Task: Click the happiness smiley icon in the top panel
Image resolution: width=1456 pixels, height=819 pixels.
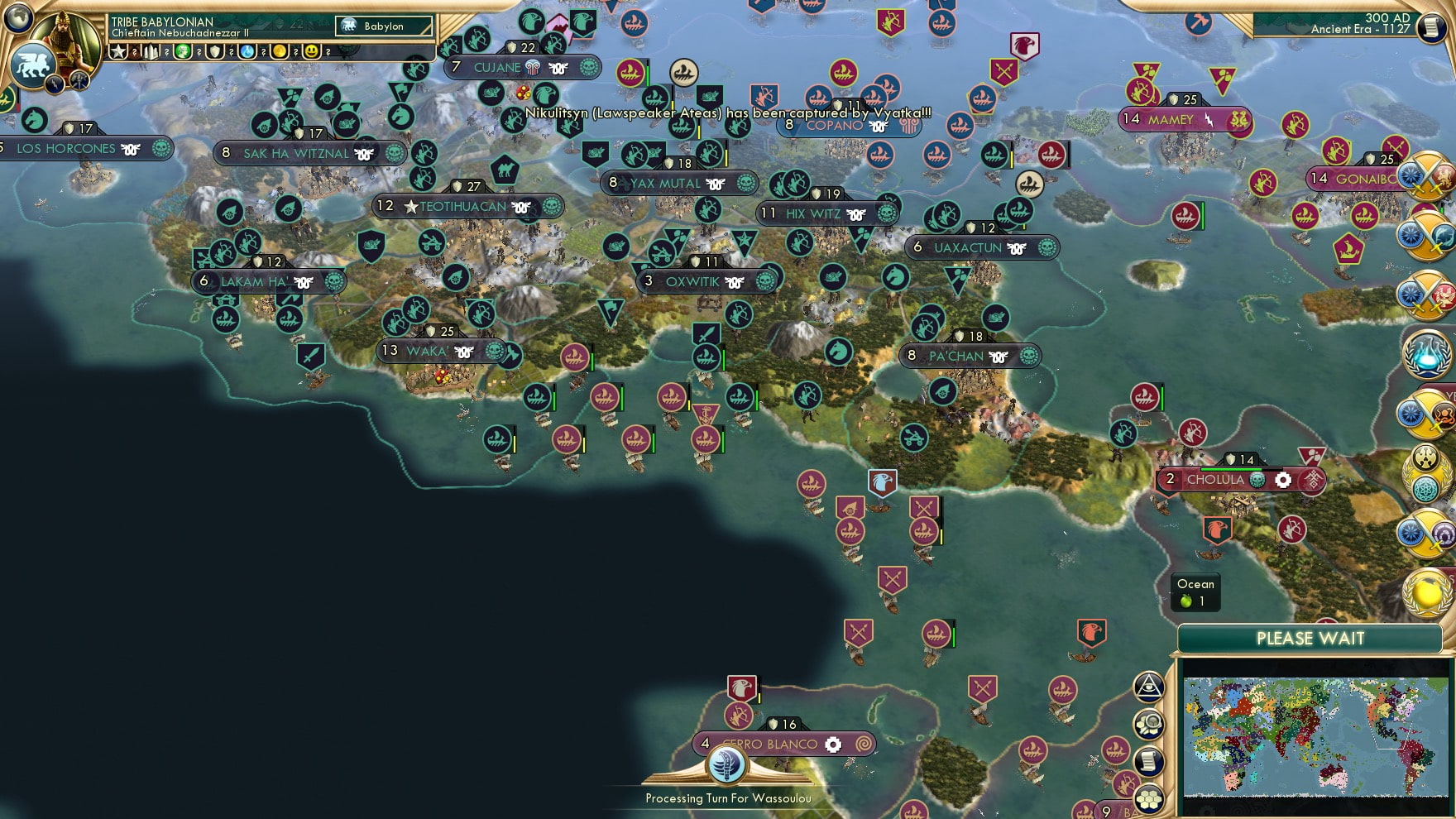Action: (x=312, y=51)
